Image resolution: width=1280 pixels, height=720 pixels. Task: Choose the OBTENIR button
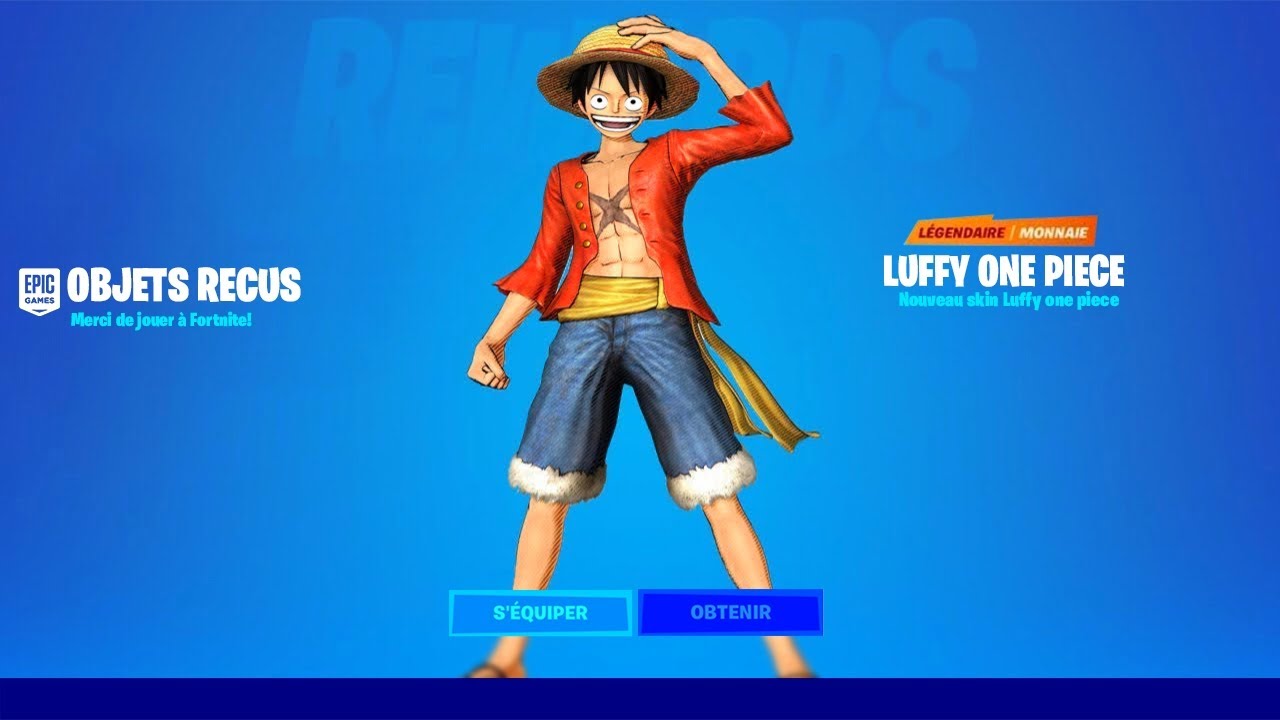point(730,613)
